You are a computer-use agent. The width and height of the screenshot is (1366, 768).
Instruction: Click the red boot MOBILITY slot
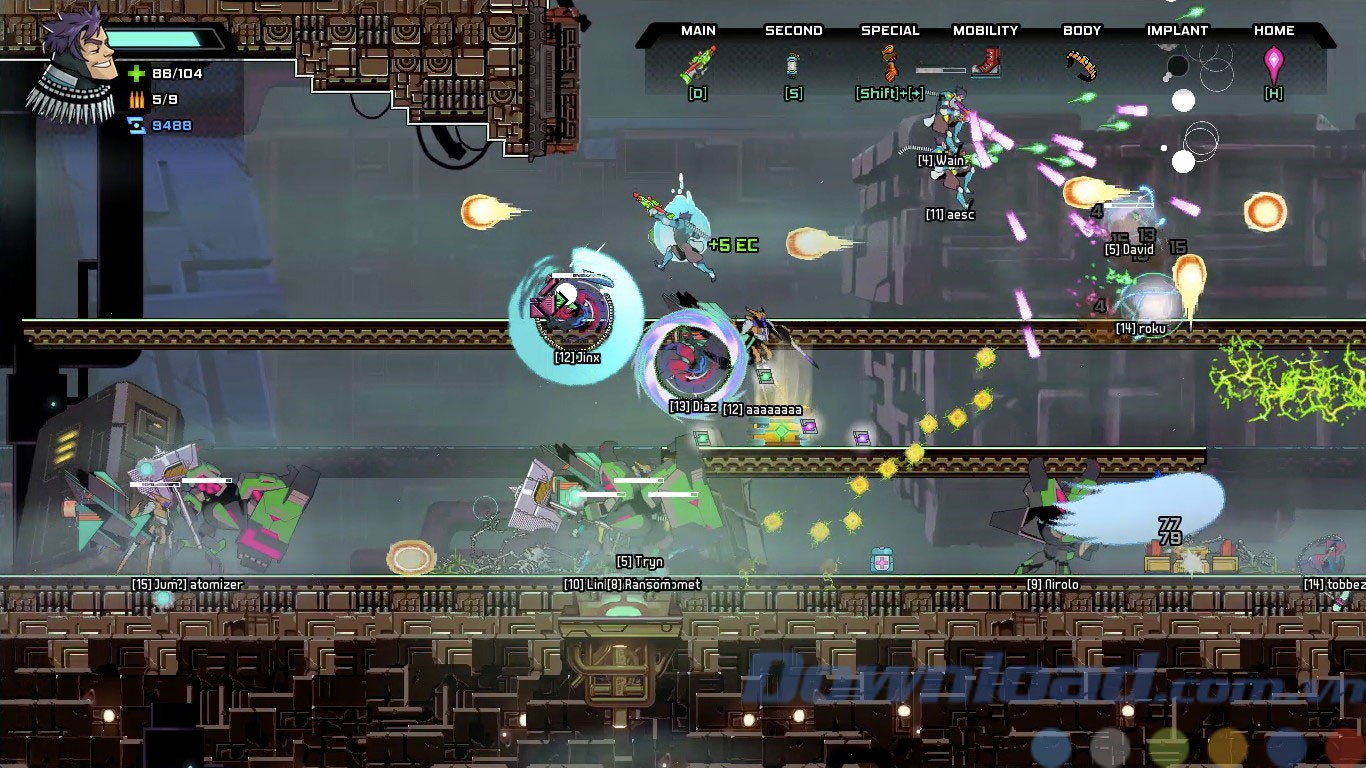(x=987, y=63)
